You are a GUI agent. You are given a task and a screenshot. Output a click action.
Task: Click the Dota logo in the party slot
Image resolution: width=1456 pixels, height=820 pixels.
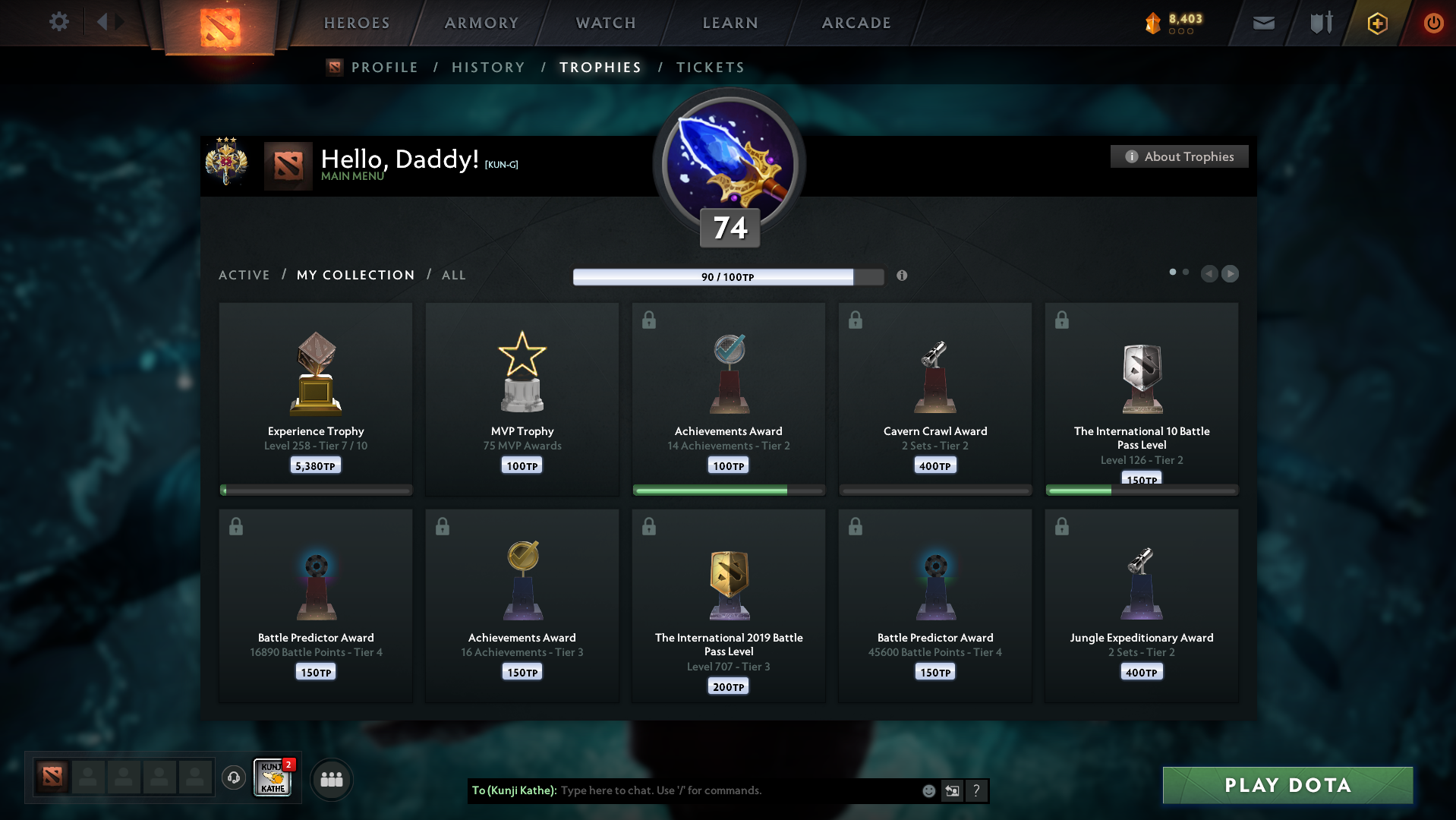(x=52, y=777)
